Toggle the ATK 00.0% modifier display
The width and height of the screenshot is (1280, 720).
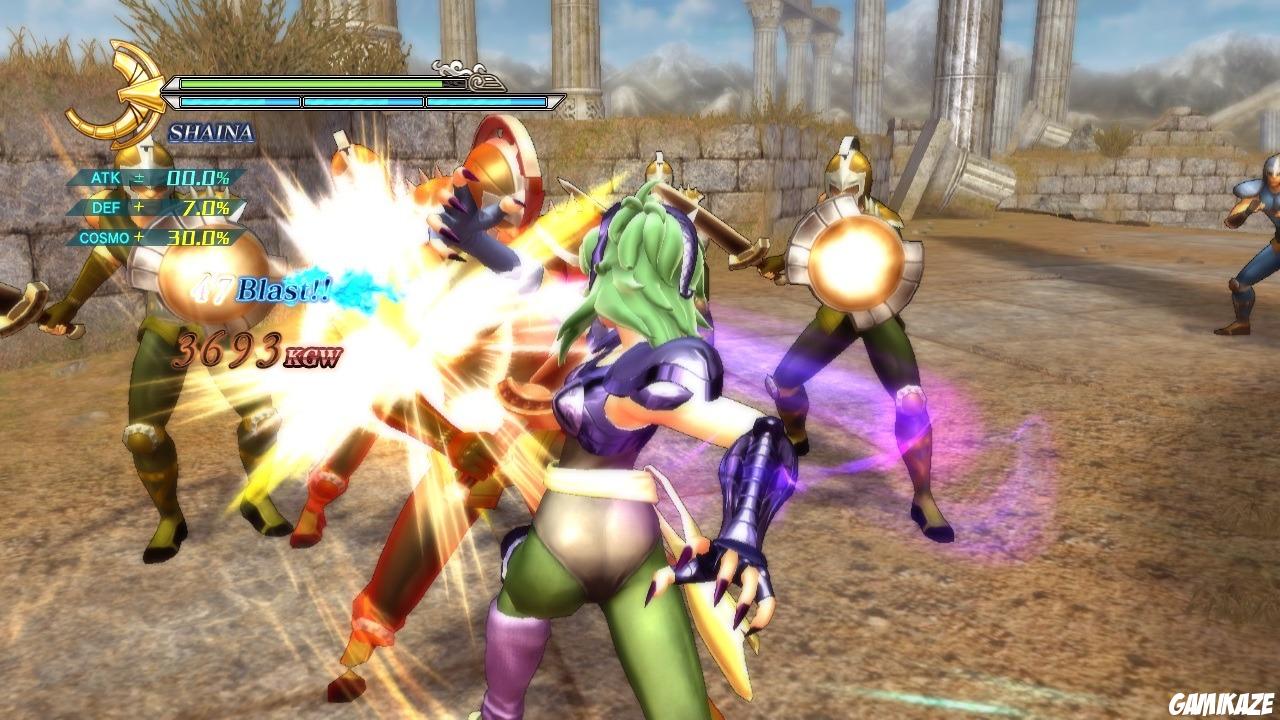pos(199,178)
